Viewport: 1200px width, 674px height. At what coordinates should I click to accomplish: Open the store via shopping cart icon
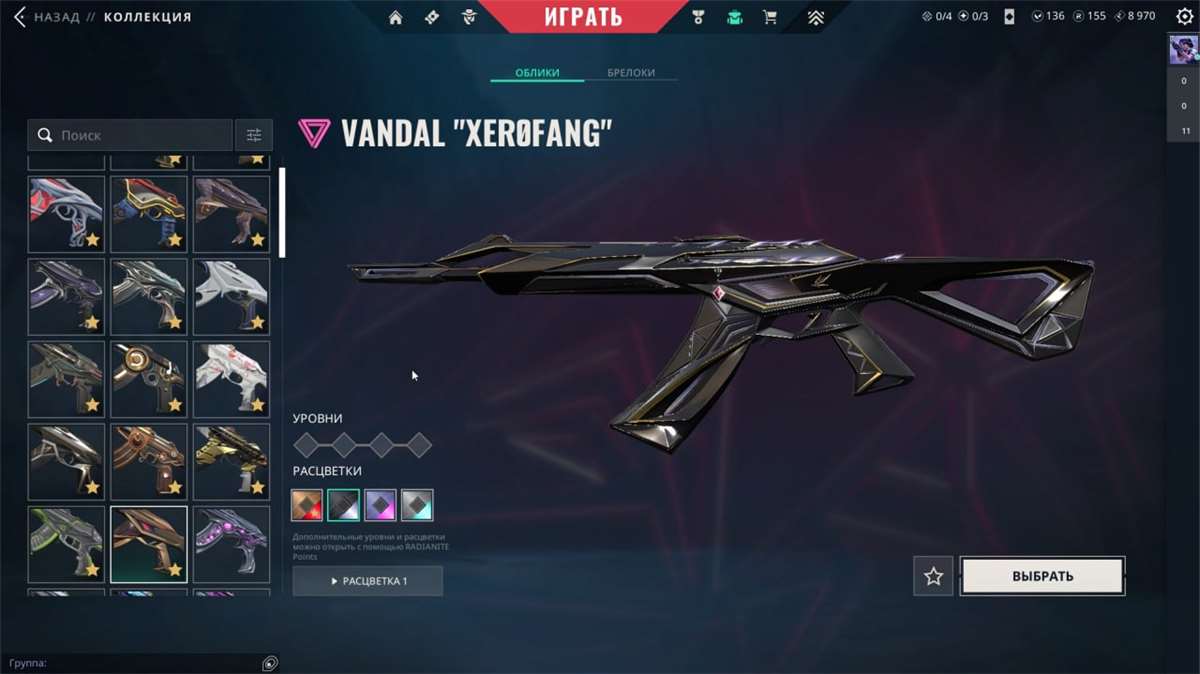(x=769, y=17)
